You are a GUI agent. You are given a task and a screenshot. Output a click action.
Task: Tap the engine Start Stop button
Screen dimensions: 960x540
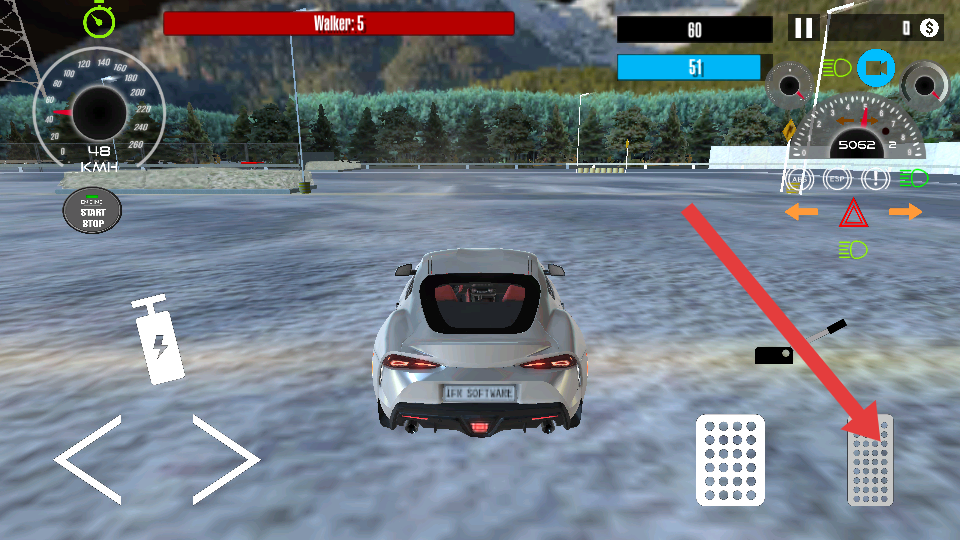92,210
